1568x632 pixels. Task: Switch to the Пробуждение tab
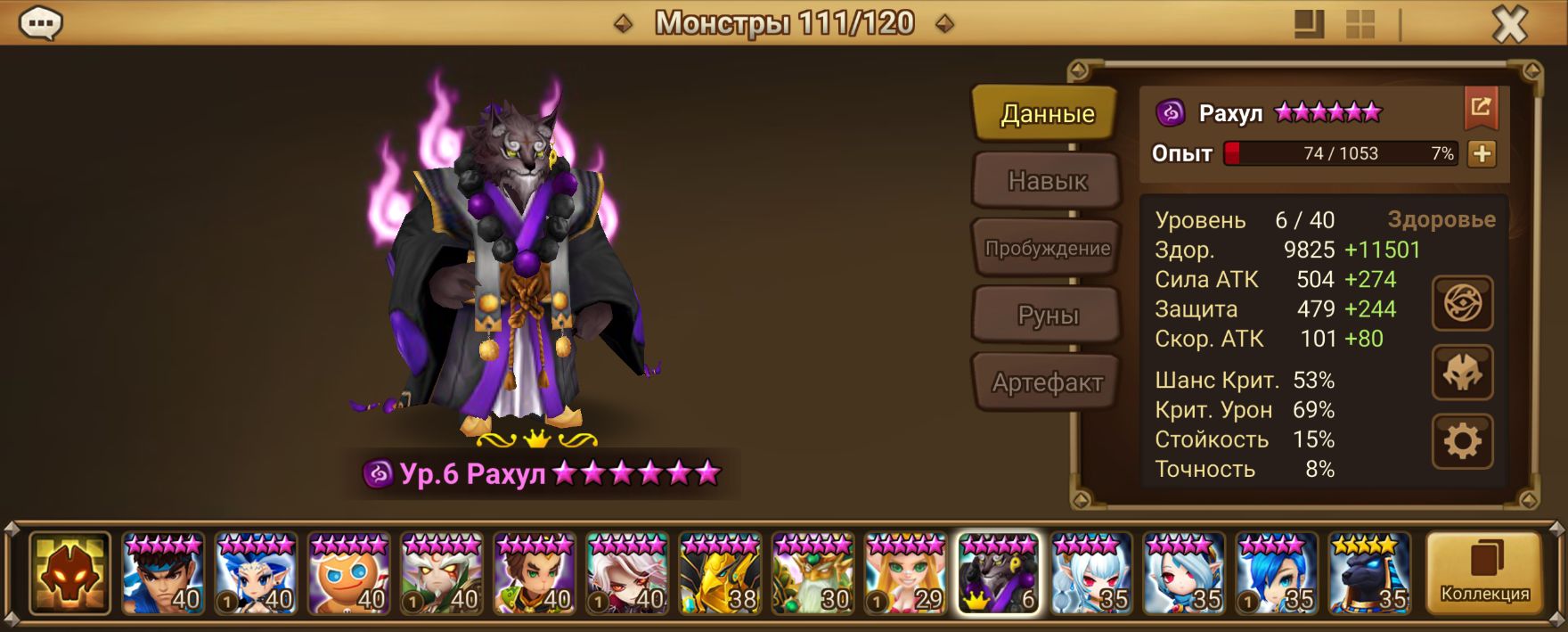click(1046, 249)
